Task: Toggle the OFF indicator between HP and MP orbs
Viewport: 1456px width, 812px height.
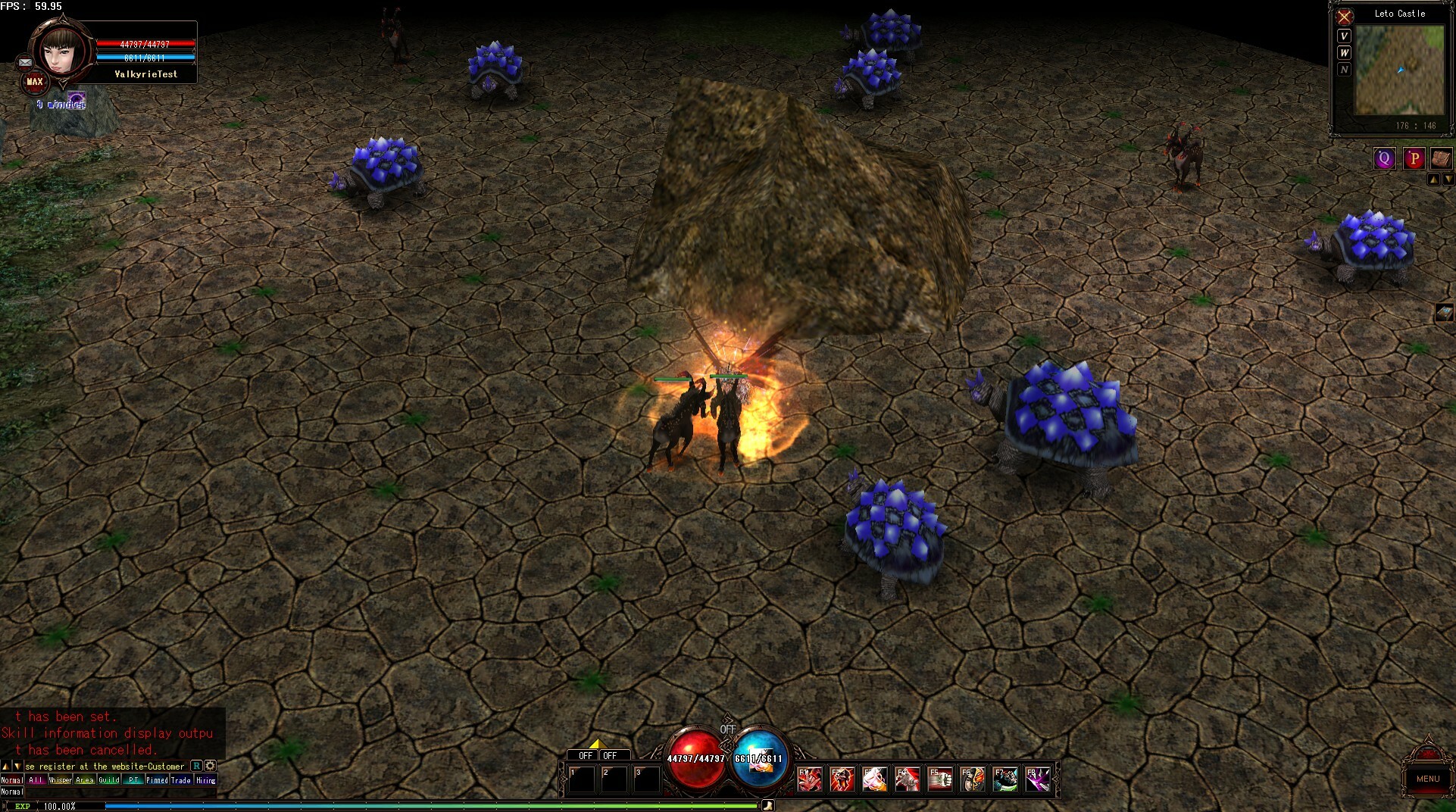Action: [728, 729]
